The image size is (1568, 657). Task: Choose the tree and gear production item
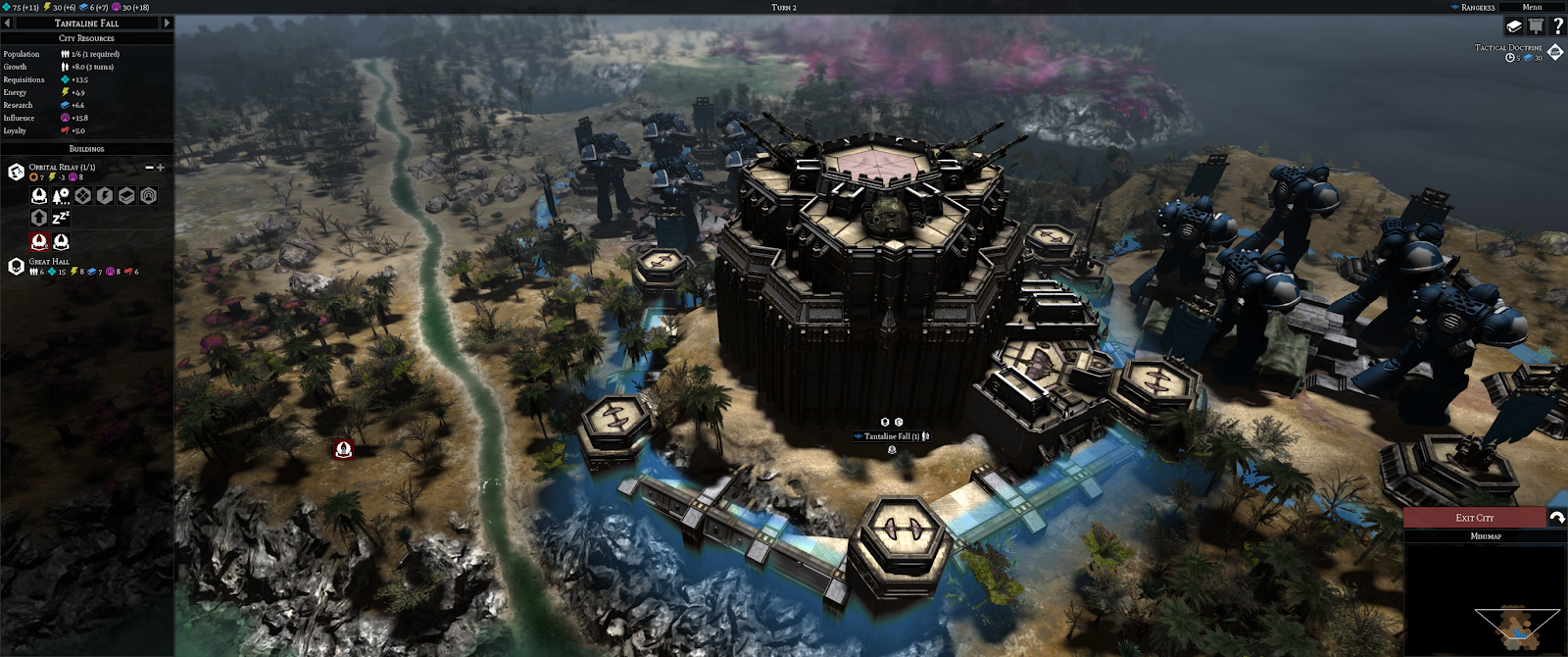[x=61, y=196]
